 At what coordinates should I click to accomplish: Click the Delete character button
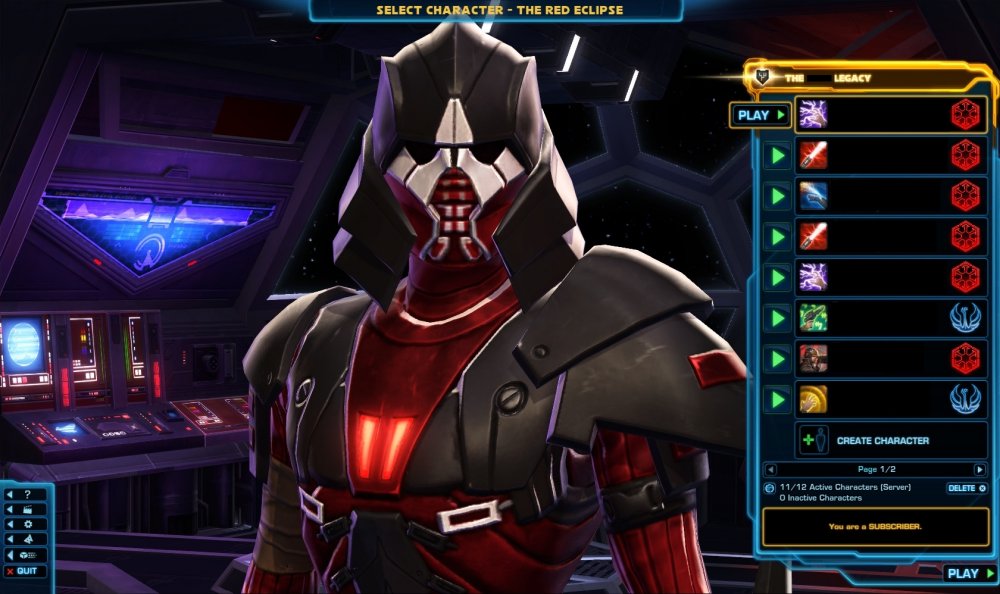pyautogui.click(x=966, y=488)
